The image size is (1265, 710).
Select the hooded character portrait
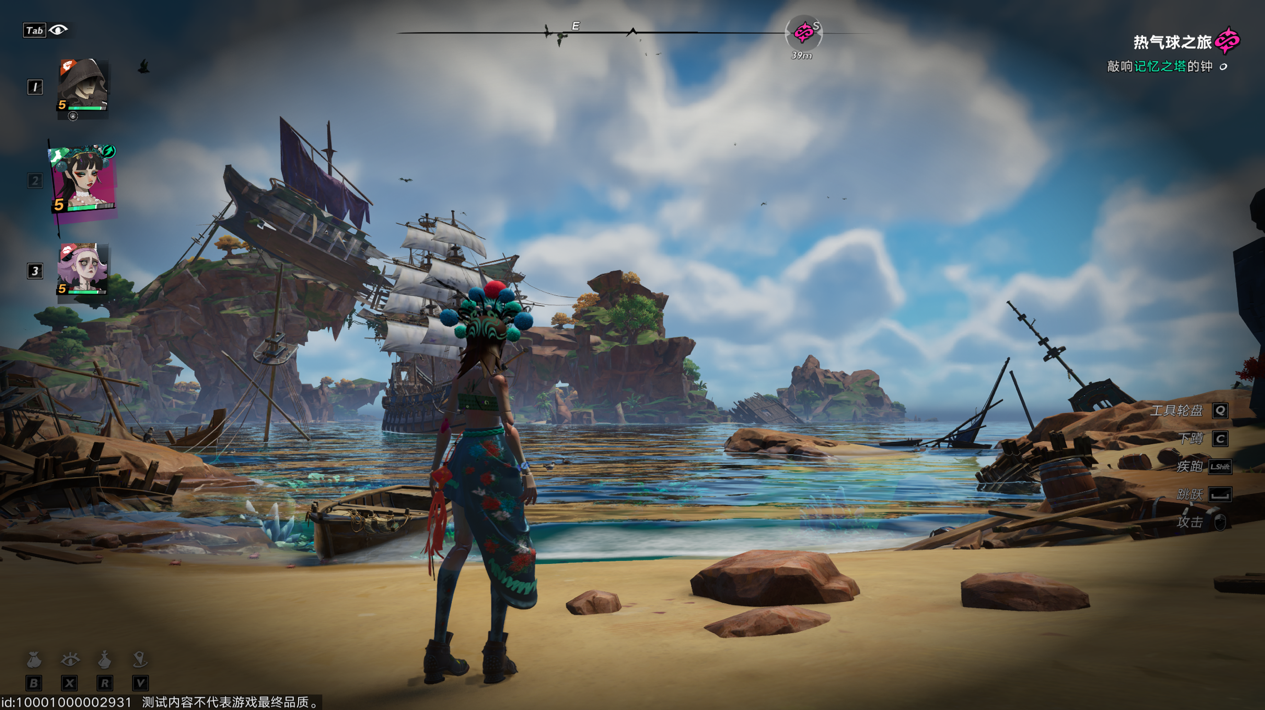click(x=82, y=89)
